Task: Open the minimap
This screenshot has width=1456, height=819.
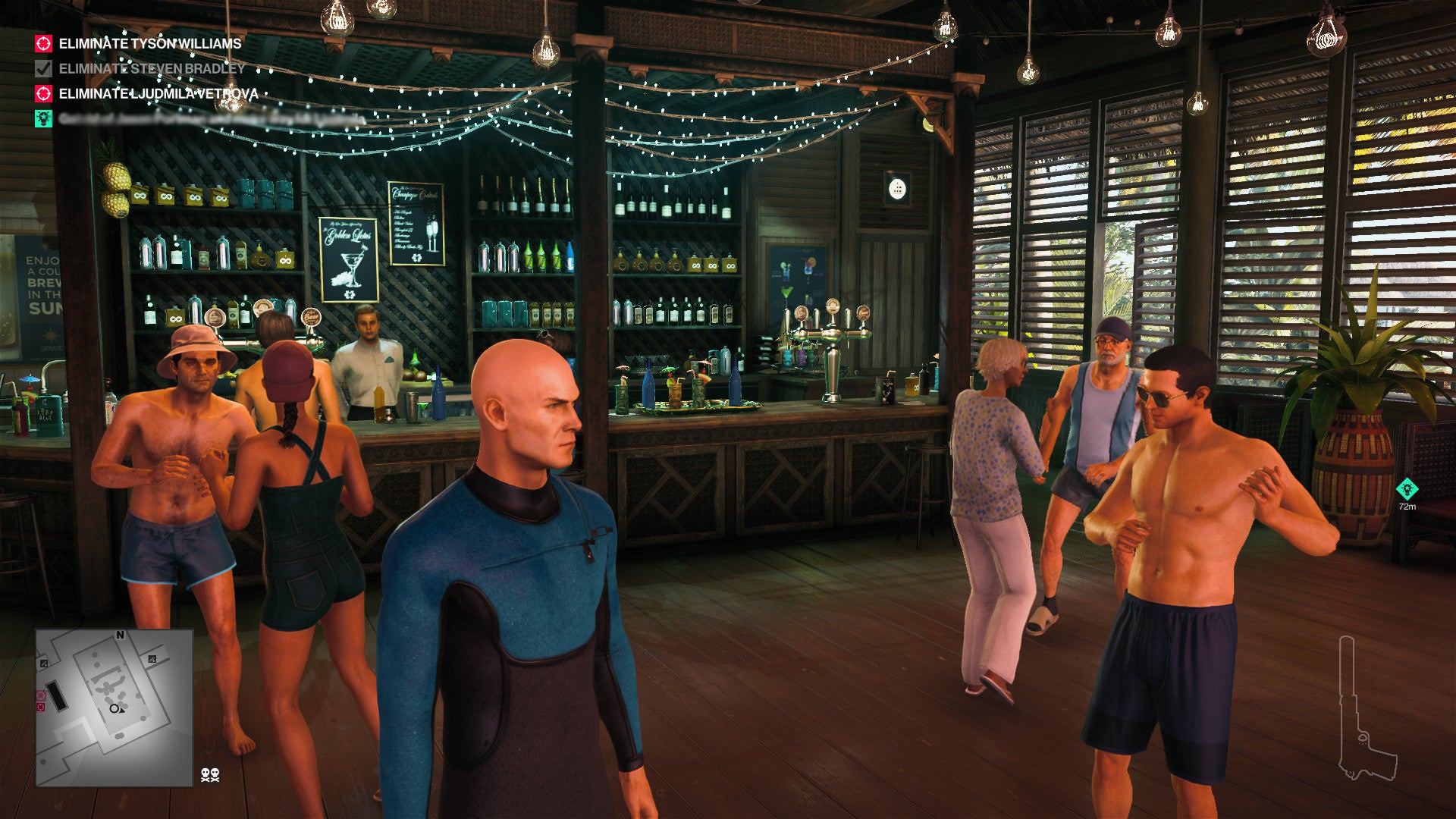Action: (115, 708)
